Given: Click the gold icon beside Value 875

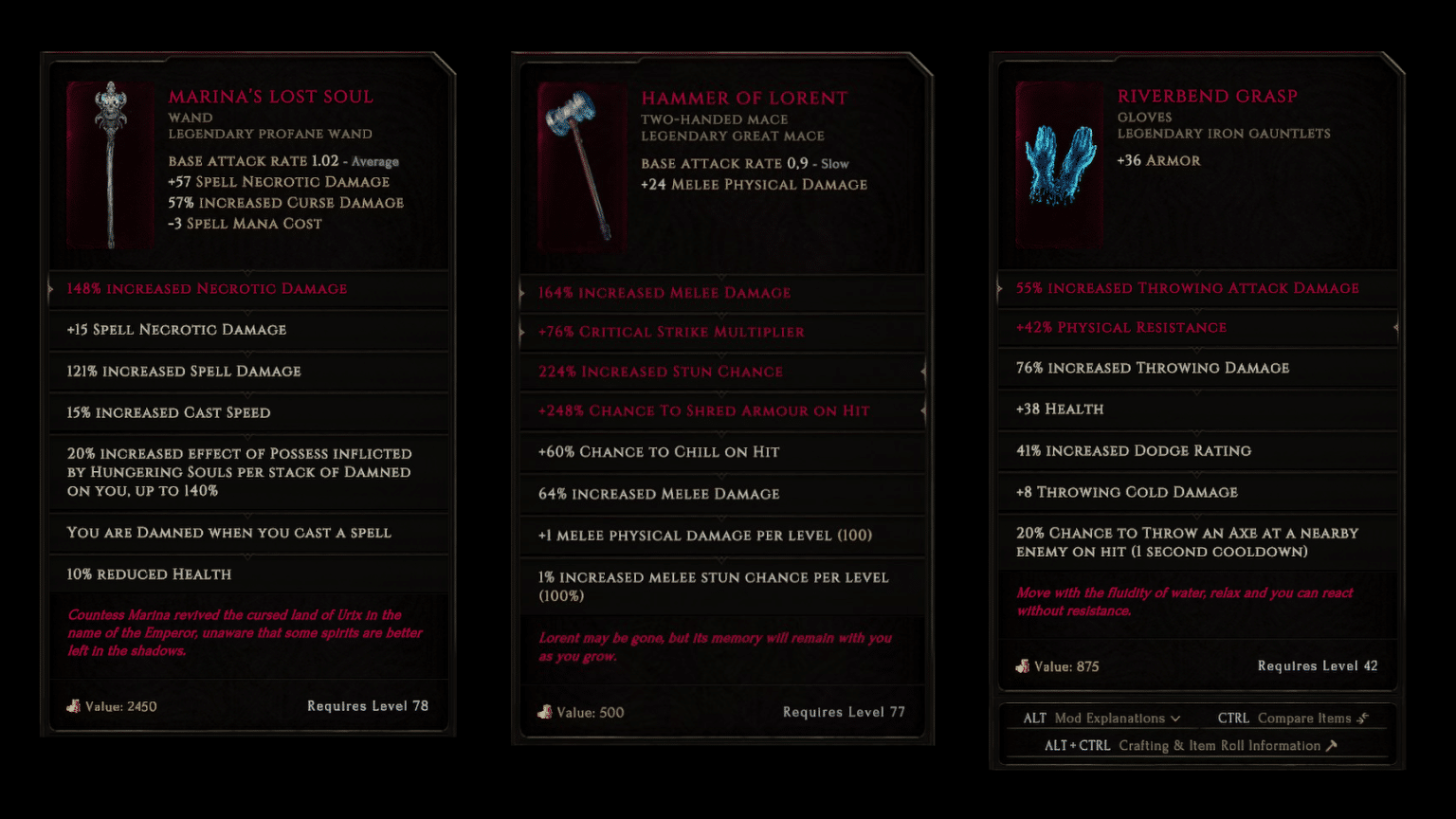Looking at the screenshot, I should pyautogui.click(x=1024, y=666).
